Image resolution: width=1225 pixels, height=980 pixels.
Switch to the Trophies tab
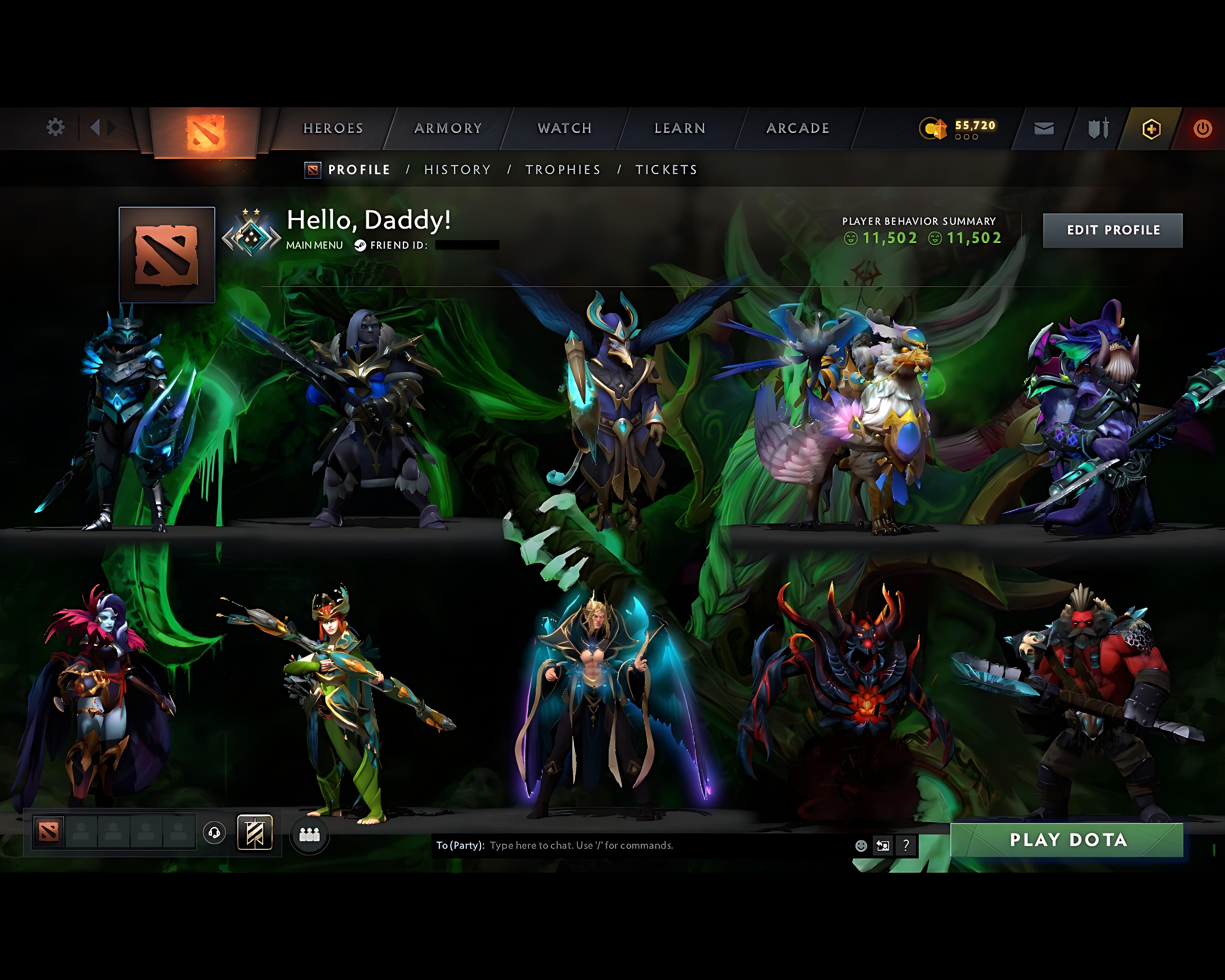(x=562, y=170)
